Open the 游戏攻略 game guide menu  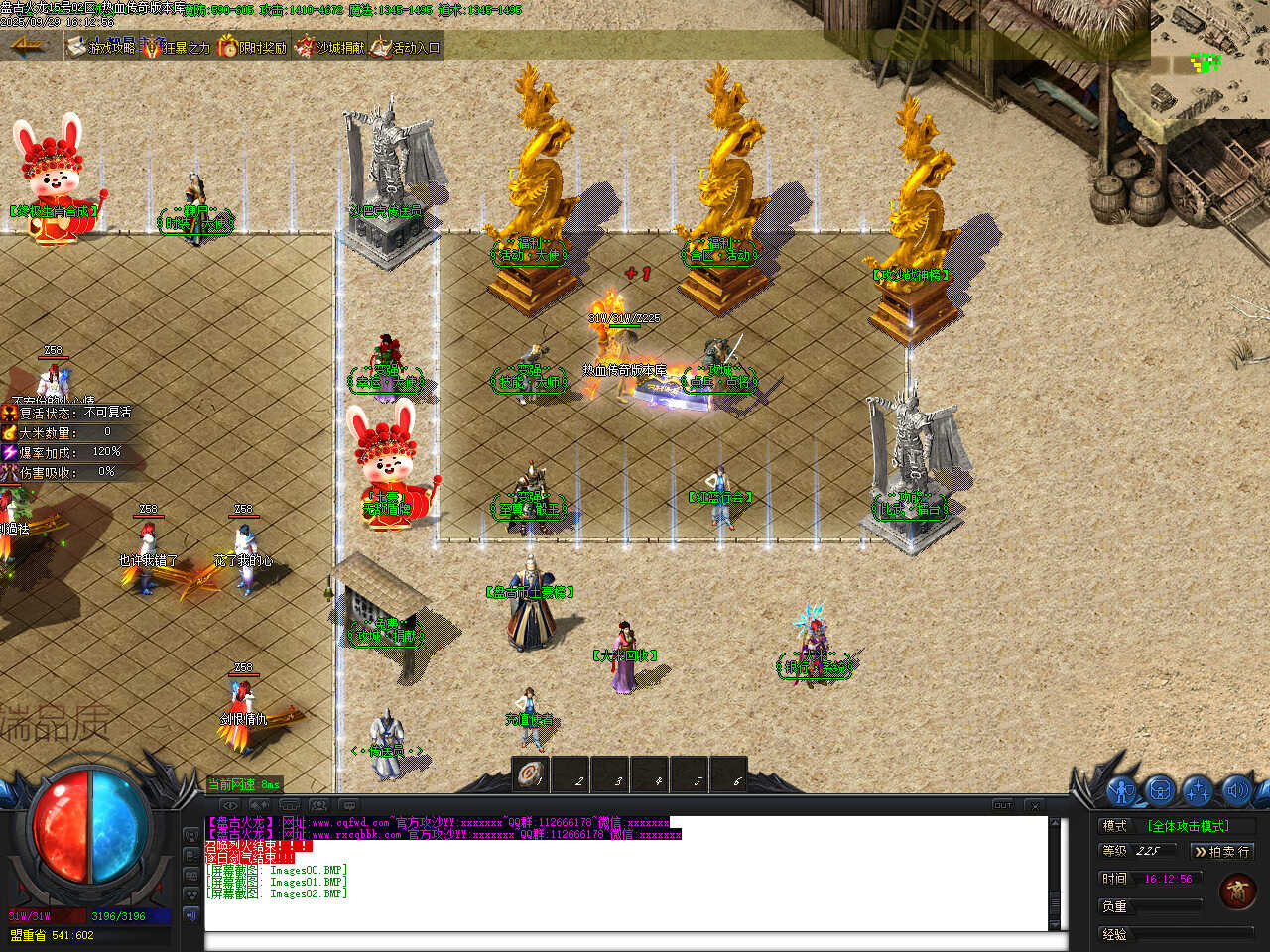pyautogui.click(x=102, y=47)
